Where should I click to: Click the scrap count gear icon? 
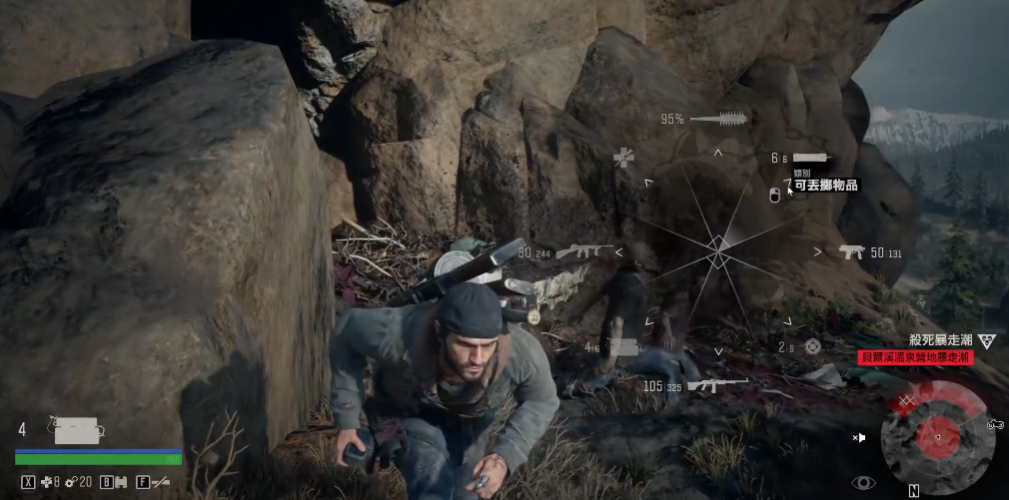click(70, 482)
